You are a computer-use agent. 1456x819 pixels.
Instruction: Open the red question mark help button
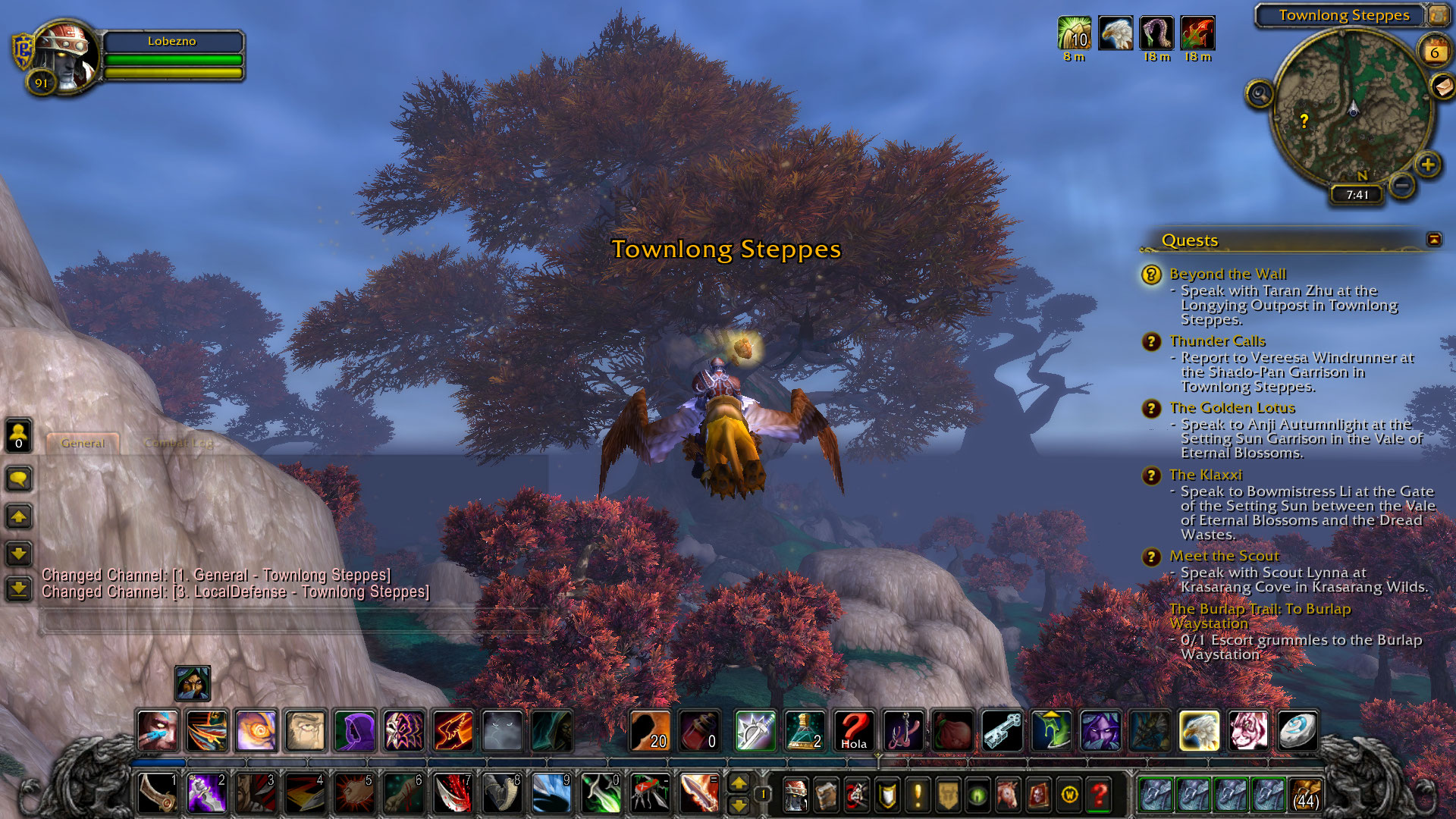click(x=1099, y=795)
